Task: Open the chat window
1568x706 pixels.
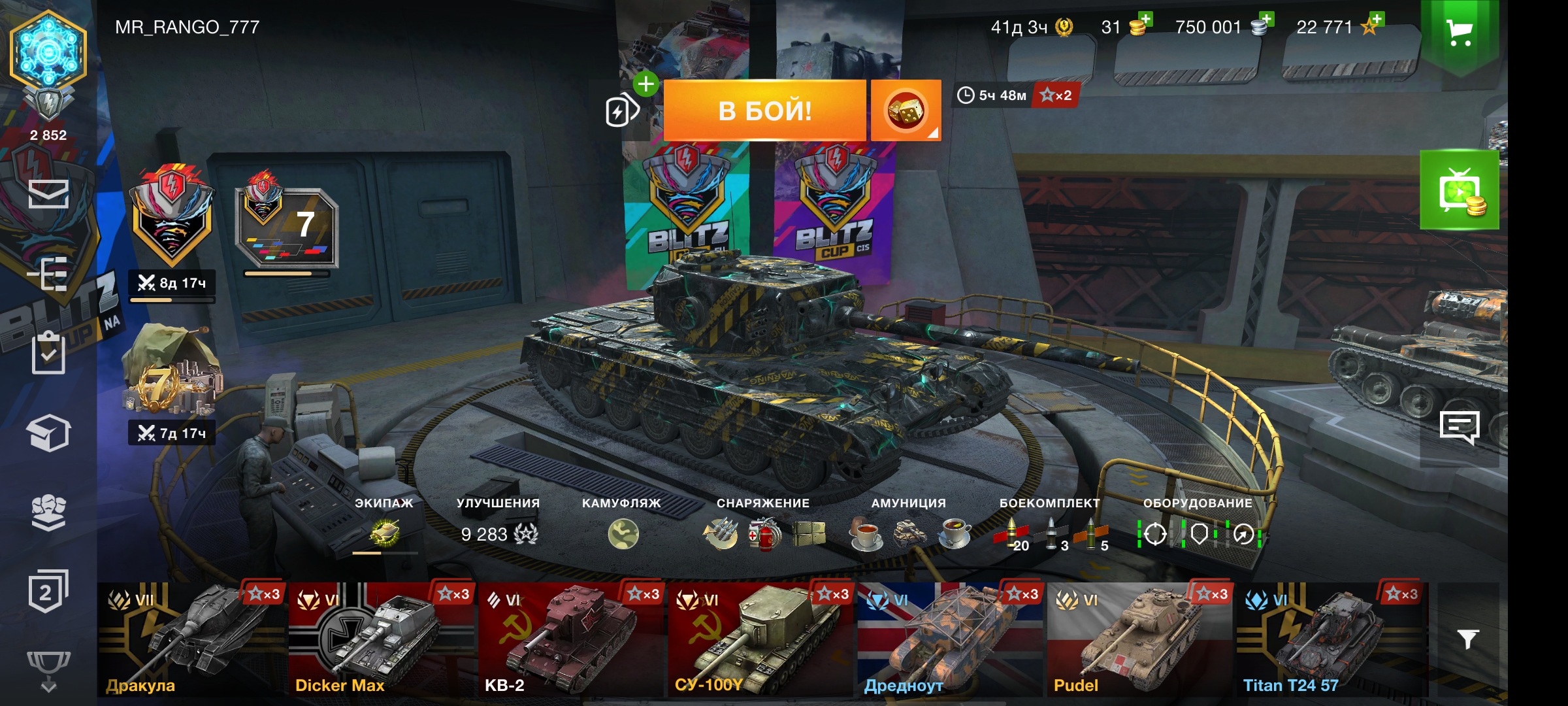Action: pos(1459,428)
